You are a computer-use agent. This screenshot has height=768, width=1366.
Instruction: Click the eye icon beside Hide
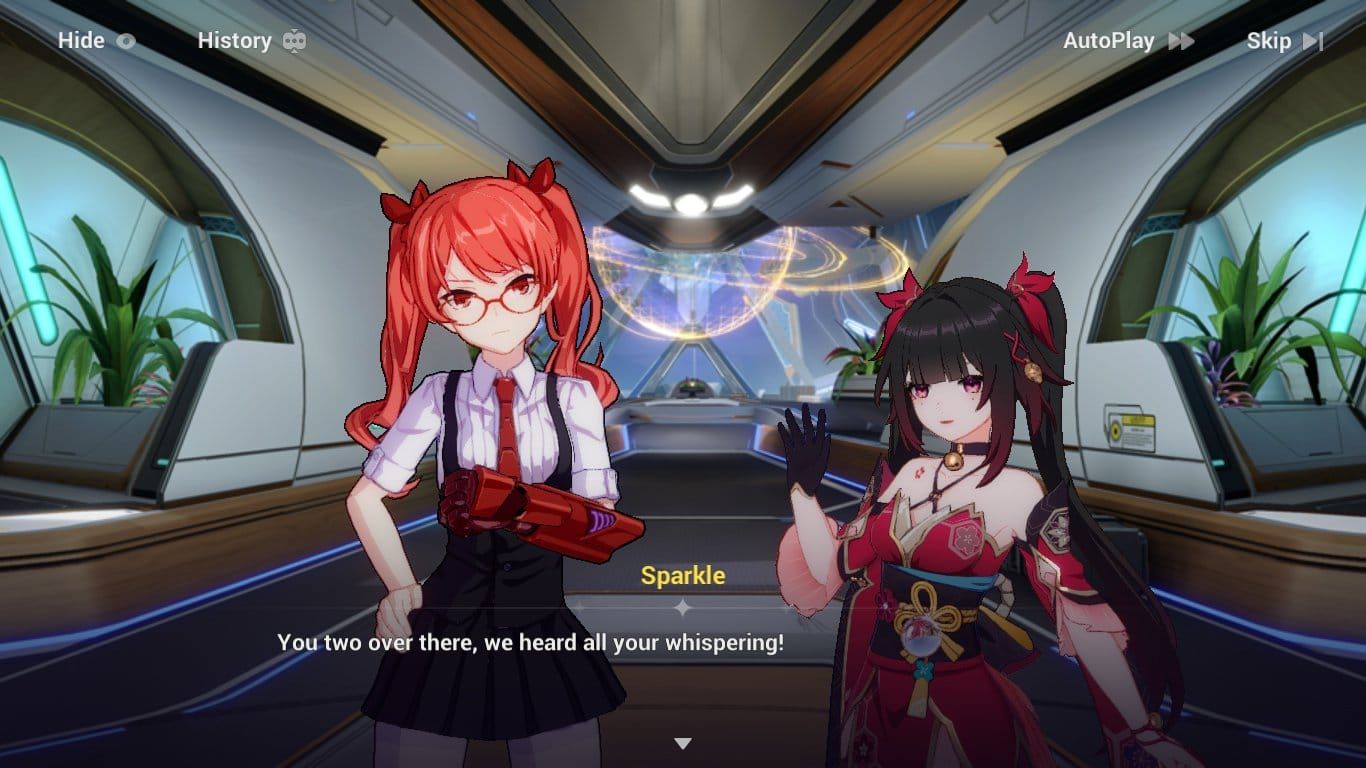click(127, 41)
